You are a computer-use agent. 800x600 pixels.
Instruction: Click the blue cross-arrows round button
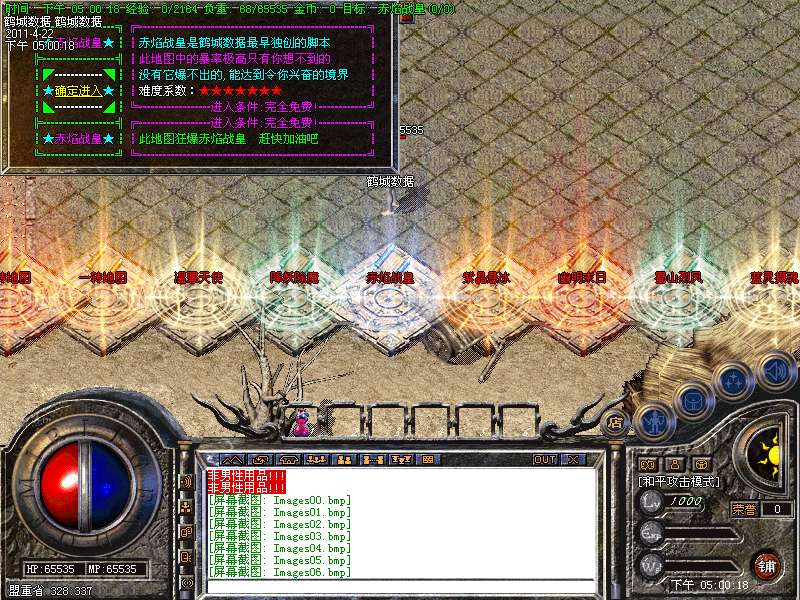click(x=734, y=381)
